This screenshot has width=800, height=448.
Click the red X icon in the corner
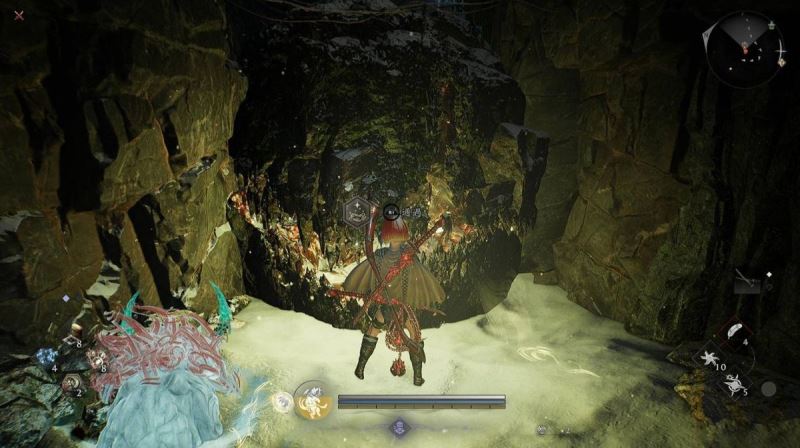click(x=19, y=15)
